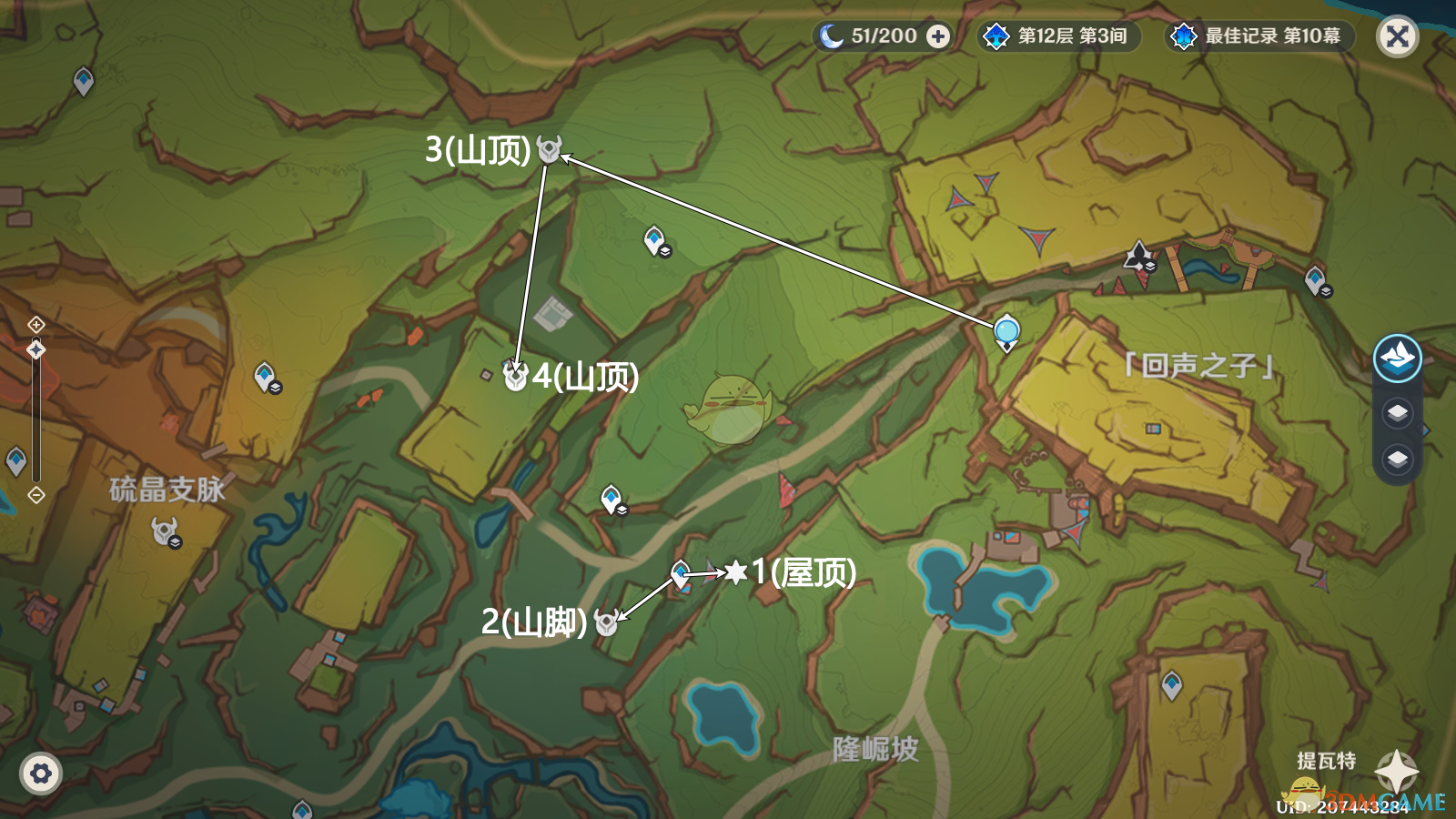The image size is (1456, 819).
Task: Select the glowing blue waypoint near 回声之子
Action: 1006,331
